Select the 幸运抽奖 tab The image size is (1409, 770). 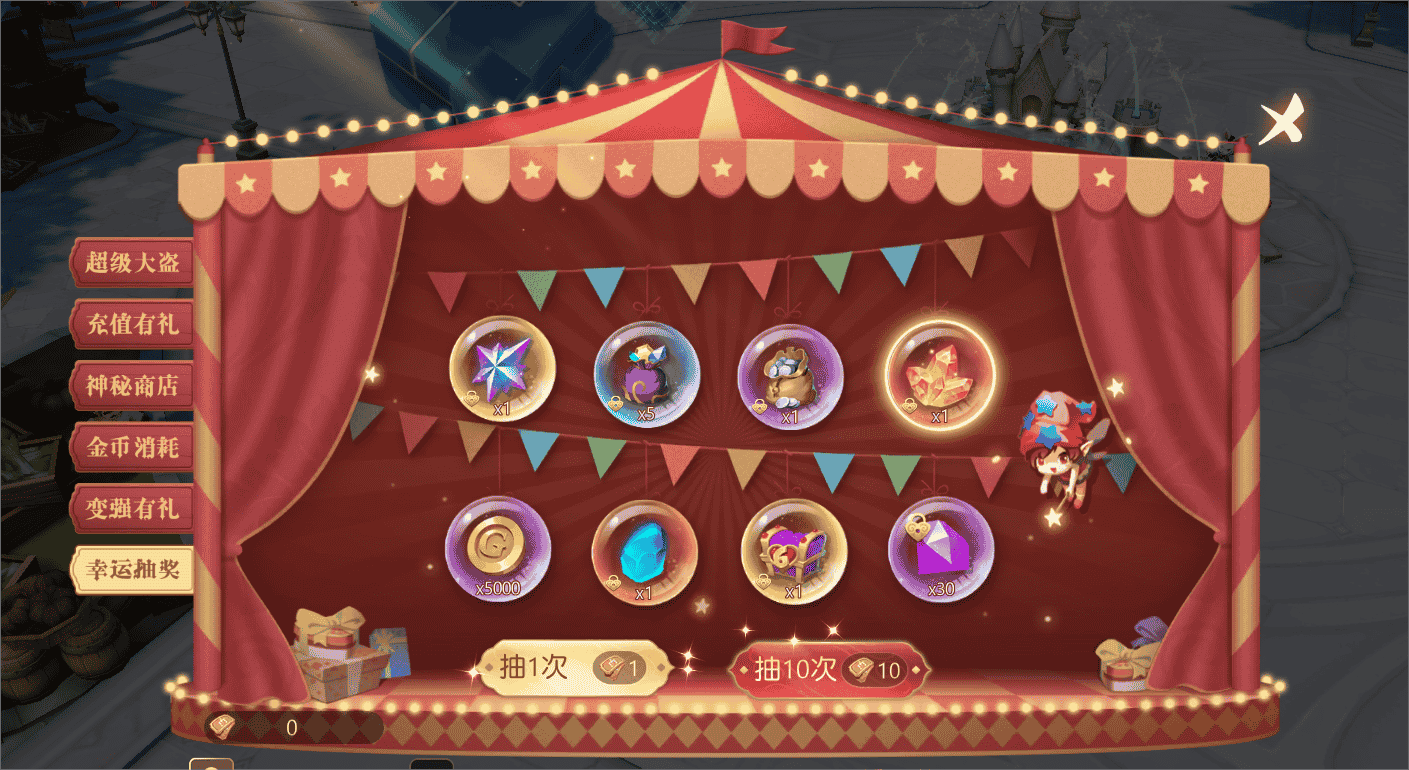coord(132,569)
